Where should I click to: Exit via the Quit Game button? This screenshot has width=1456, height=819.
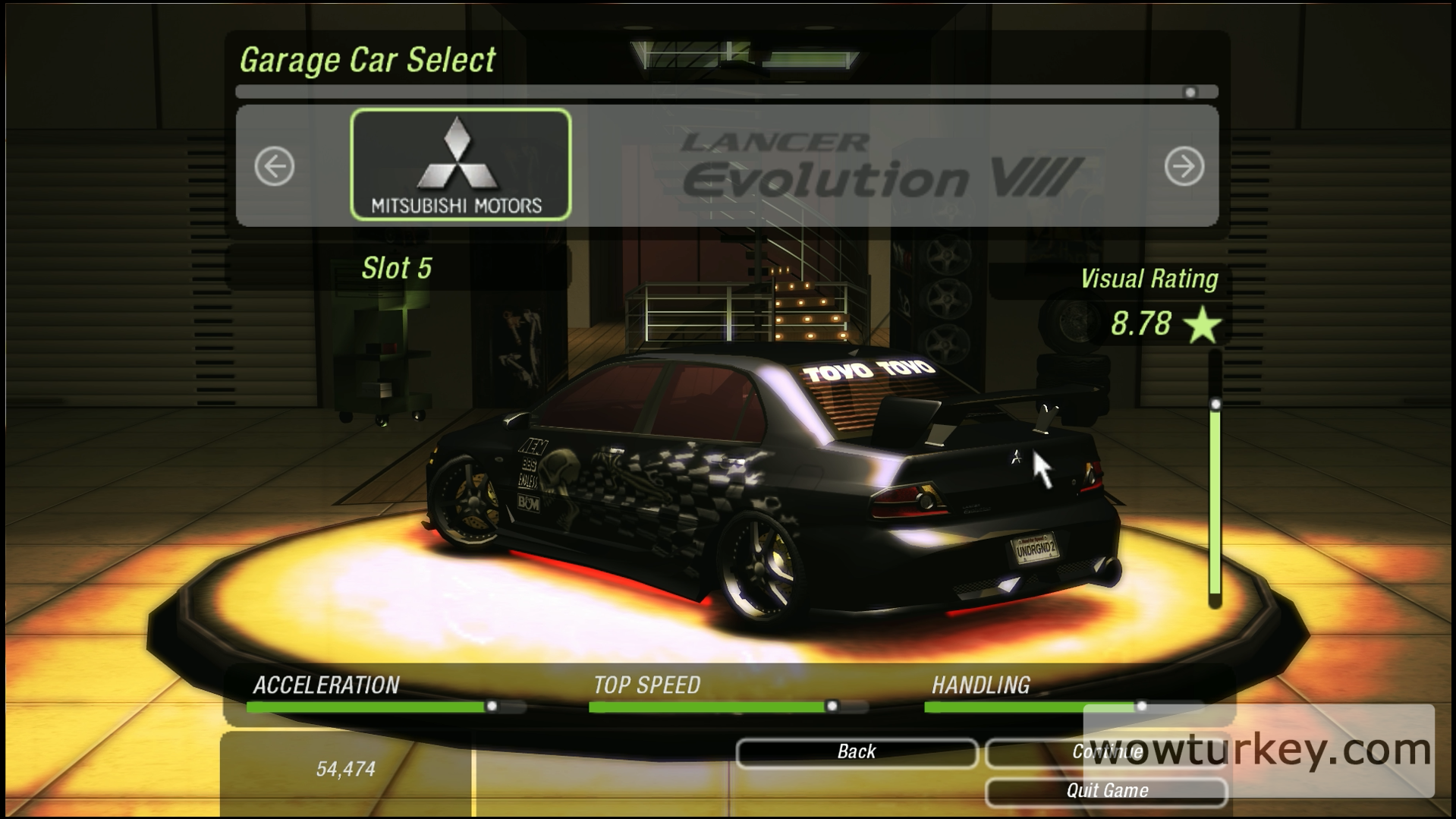[1105, 791]
